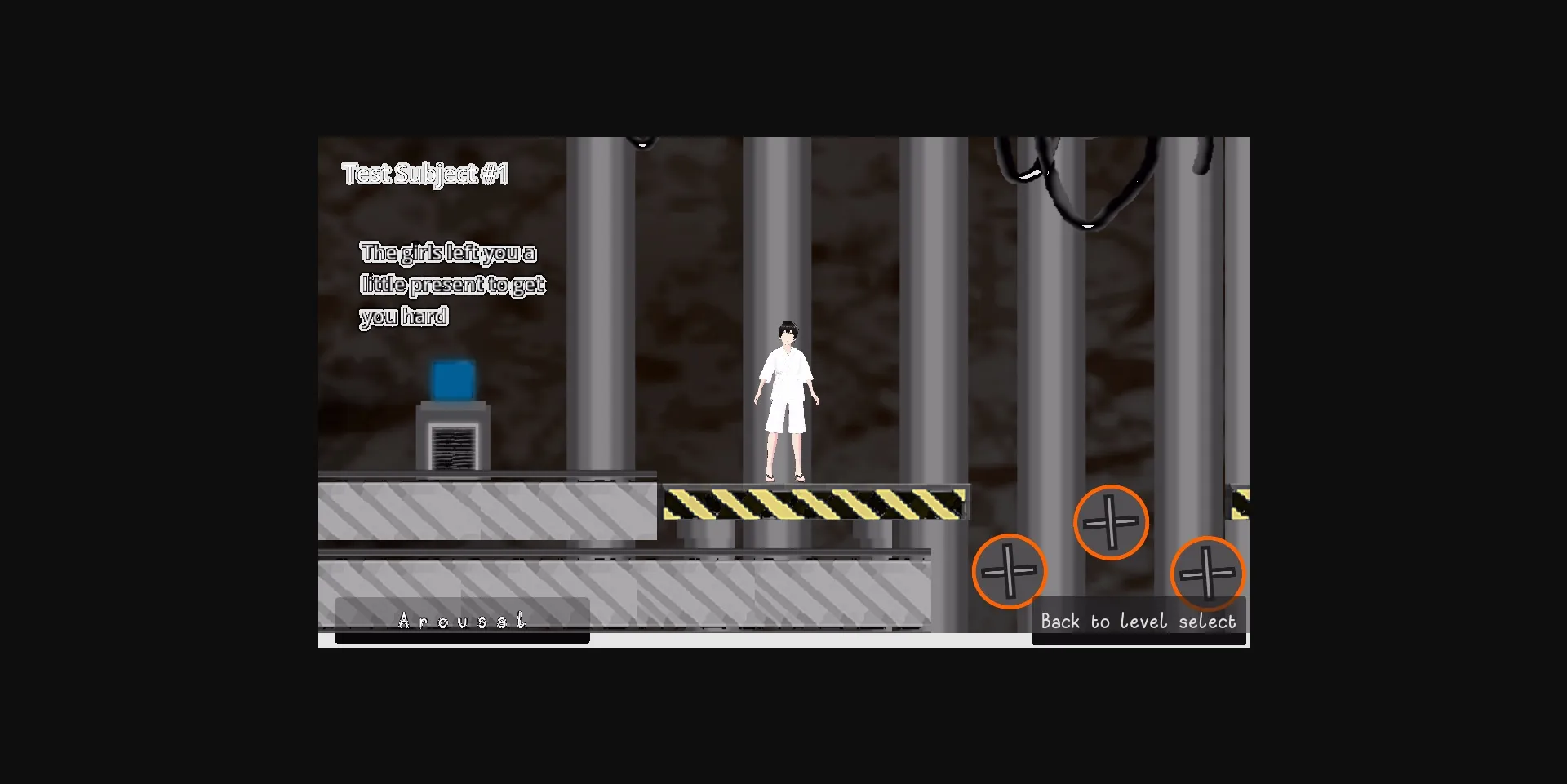Viewport: 1567px width, 784px height.
Task: Click the Test Subject #1 title text
Action: (x=426, y=173)
